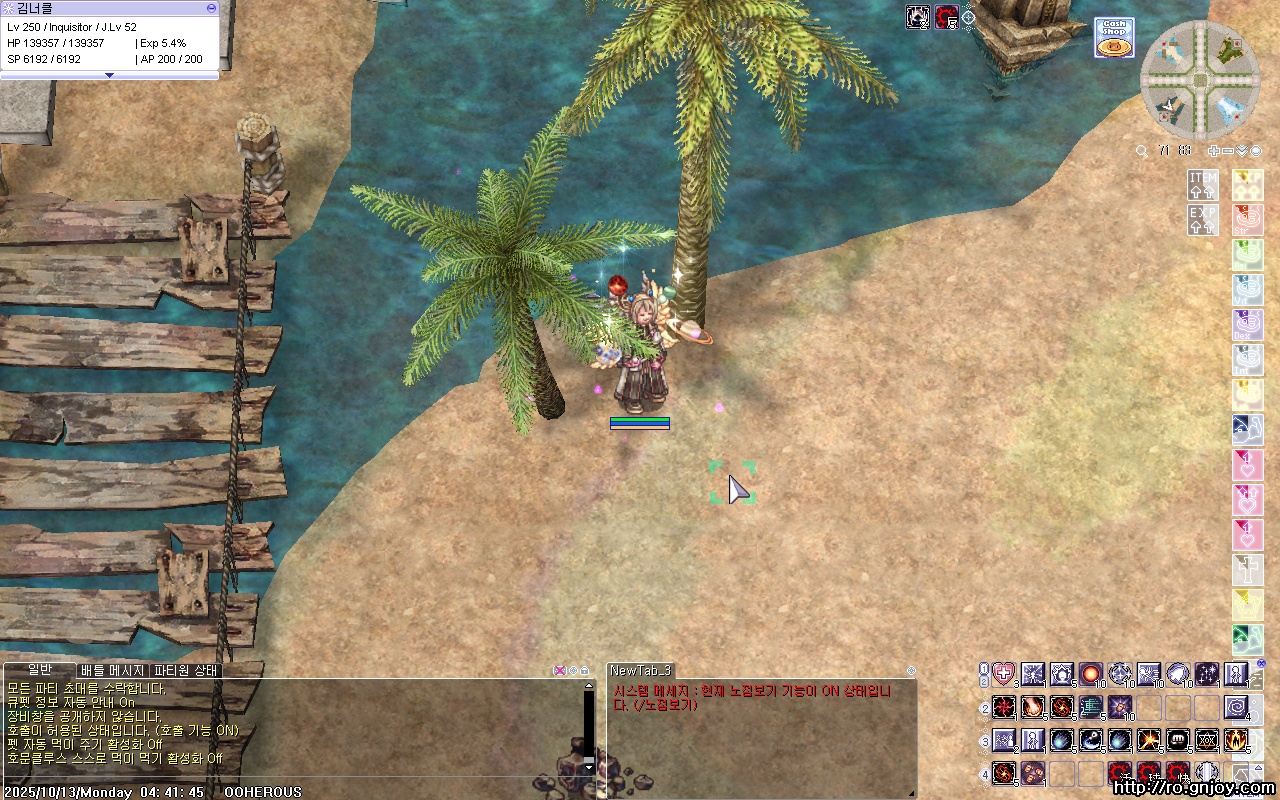Switch to the 파티원 상태 chat tab
The height and width of the screenshot is (800, 1280).
[186, 670]
